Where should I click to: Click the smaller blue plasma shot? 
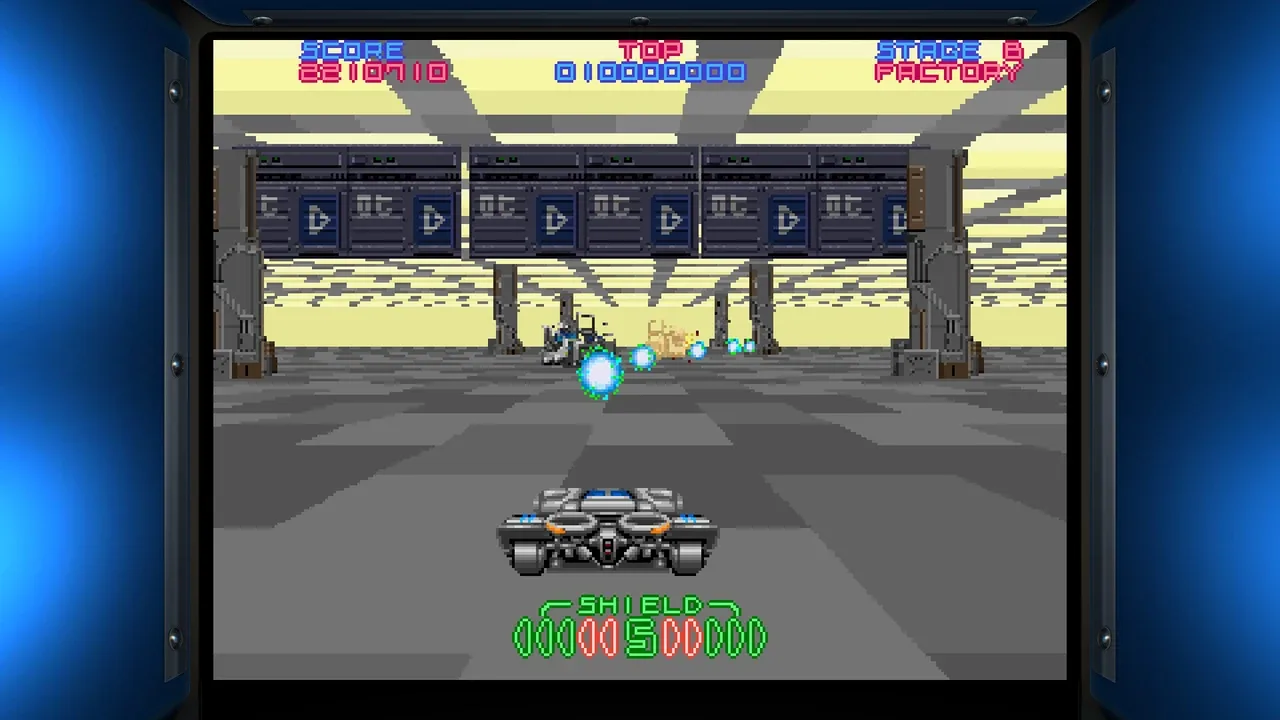pyautogui.click(x=642, y=357)
